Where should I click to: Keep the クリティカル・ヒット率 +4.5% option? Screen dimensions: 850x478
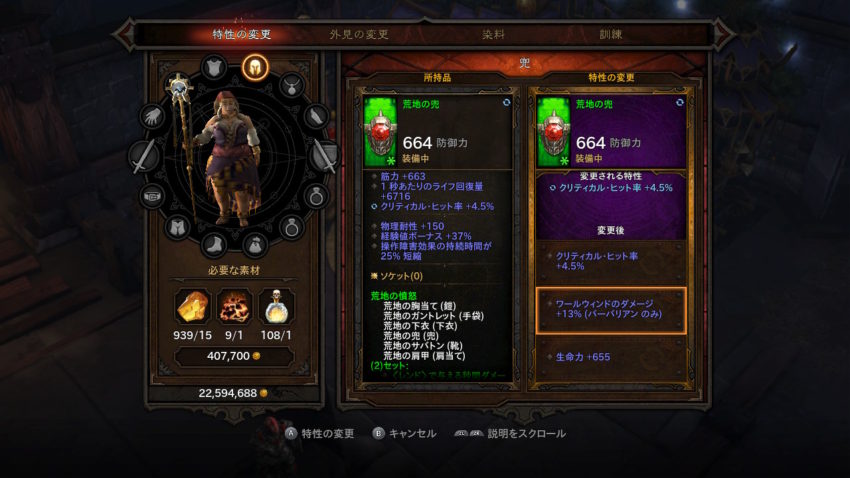[610, 261]
